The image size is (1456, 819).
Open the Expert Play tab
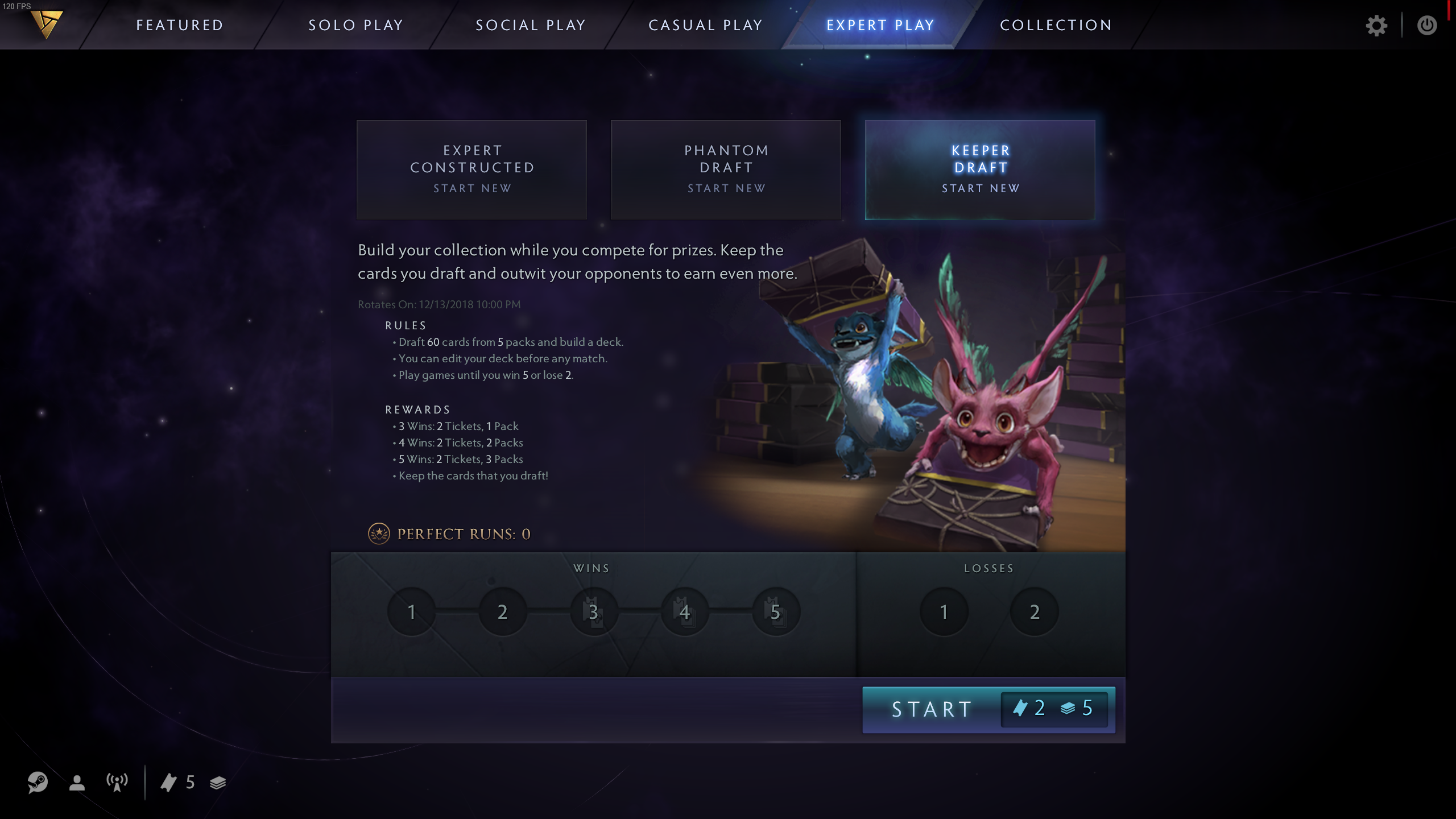pos(880,25)
